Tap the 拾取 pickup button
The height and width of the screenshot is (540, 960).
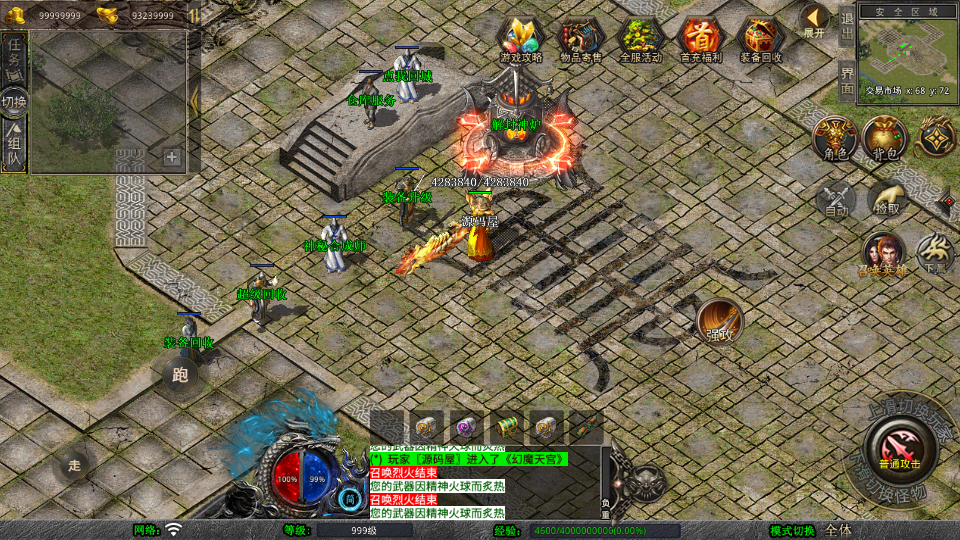pyautogui.click(x=888, y=201)
